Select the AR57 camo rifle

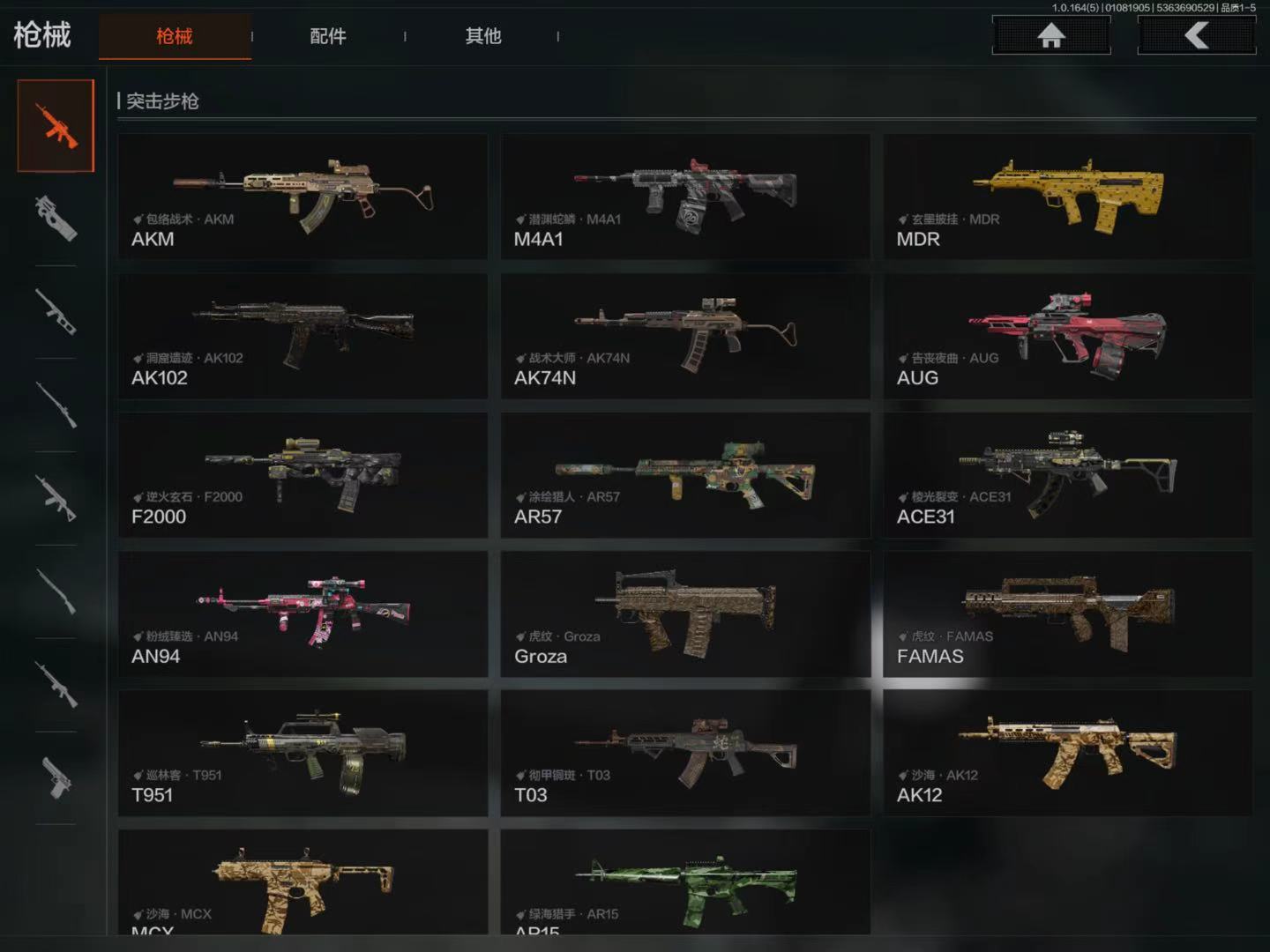pos(685,475)
